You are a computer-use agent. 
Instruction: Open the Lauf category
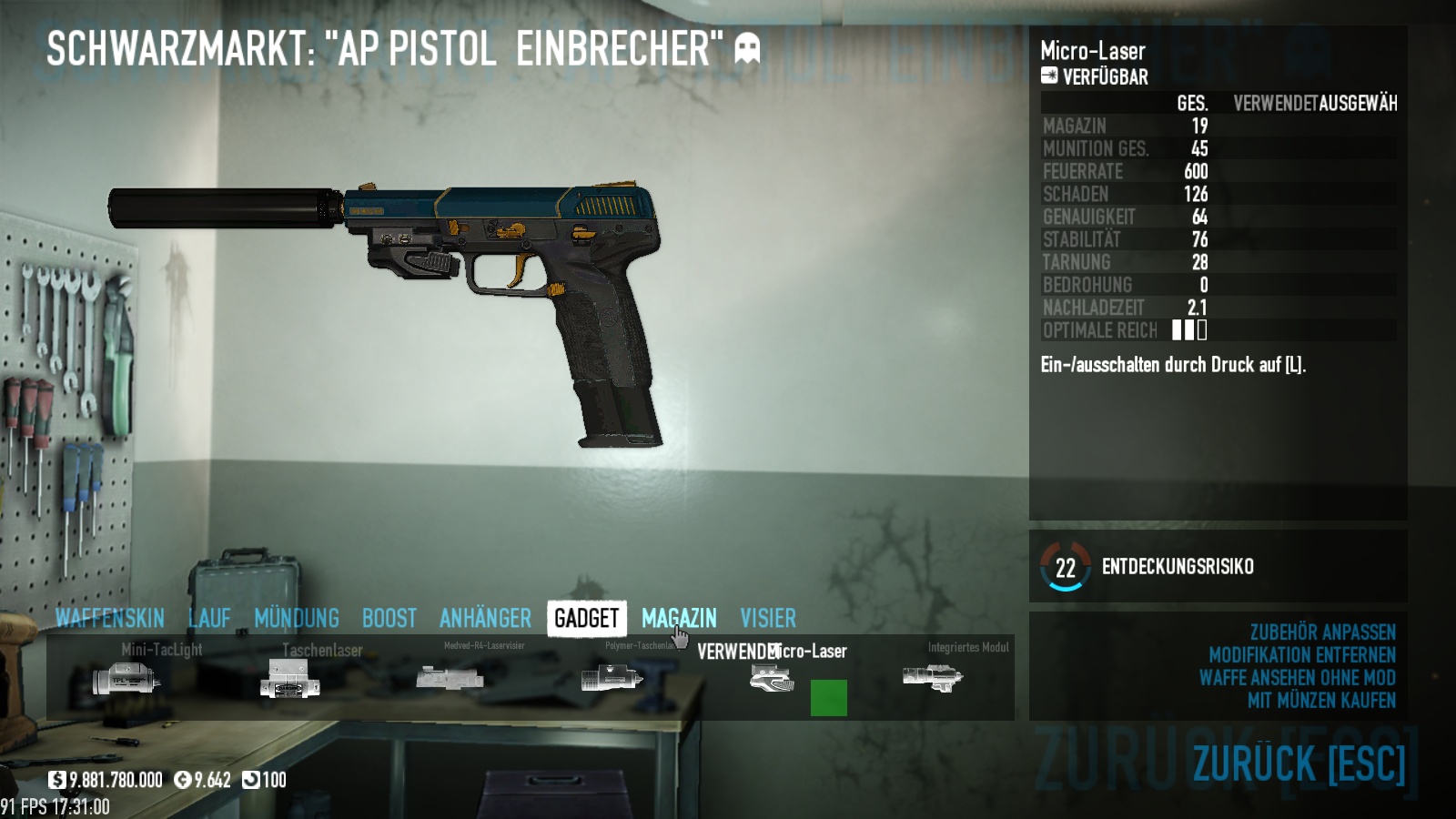209,618
